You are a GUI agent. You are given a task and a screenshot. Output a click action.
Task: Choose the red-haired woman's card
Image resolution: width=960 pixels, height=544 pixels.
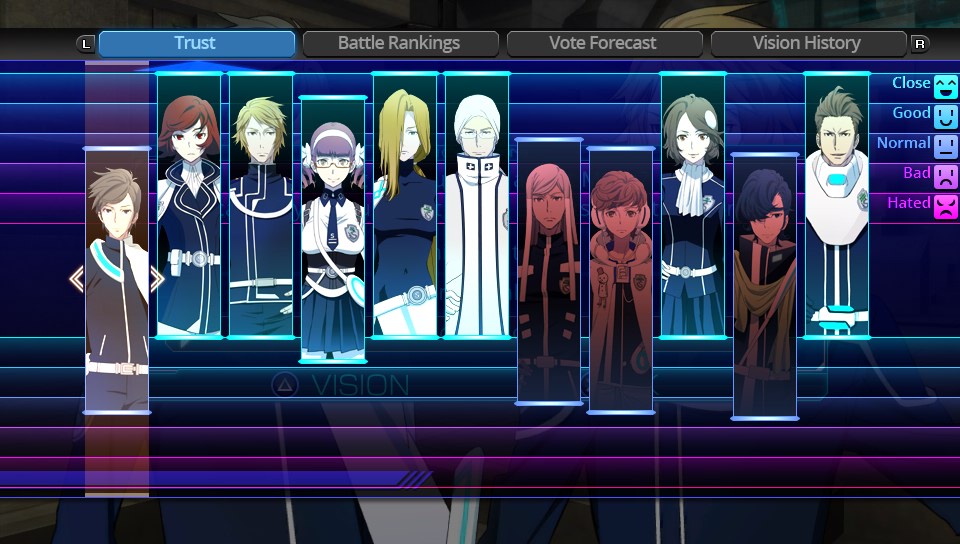tap(189, 205)
